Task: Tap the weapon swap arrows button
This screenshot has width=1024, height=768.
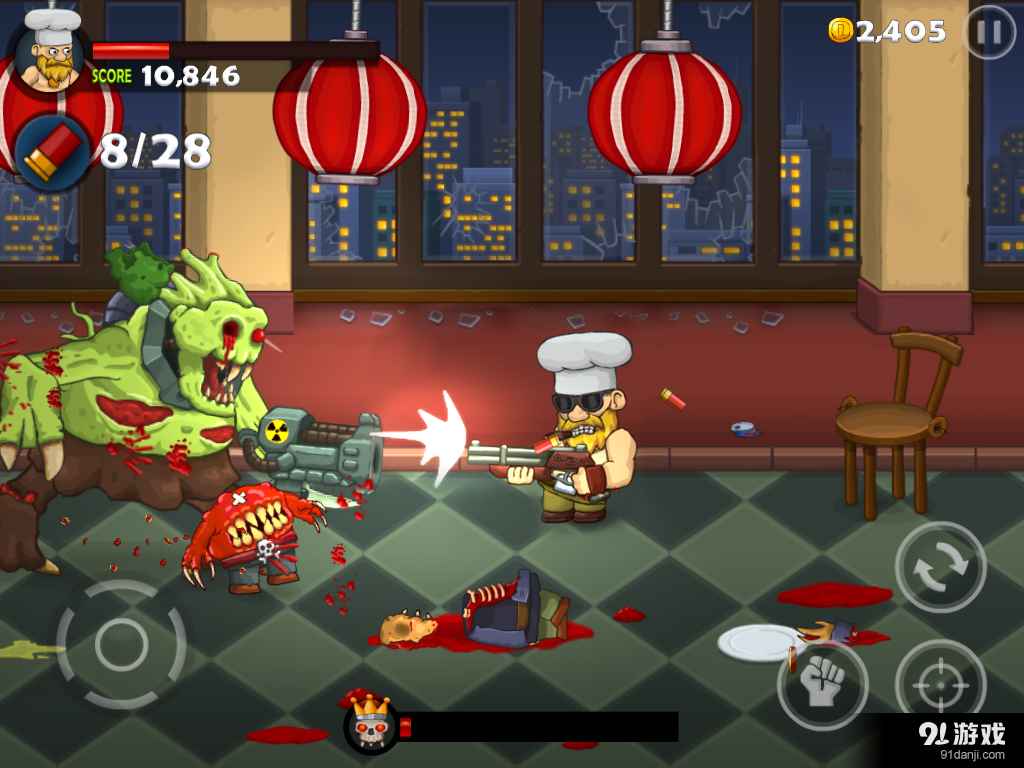Action: pyautogui.click(x=940, y=566)
